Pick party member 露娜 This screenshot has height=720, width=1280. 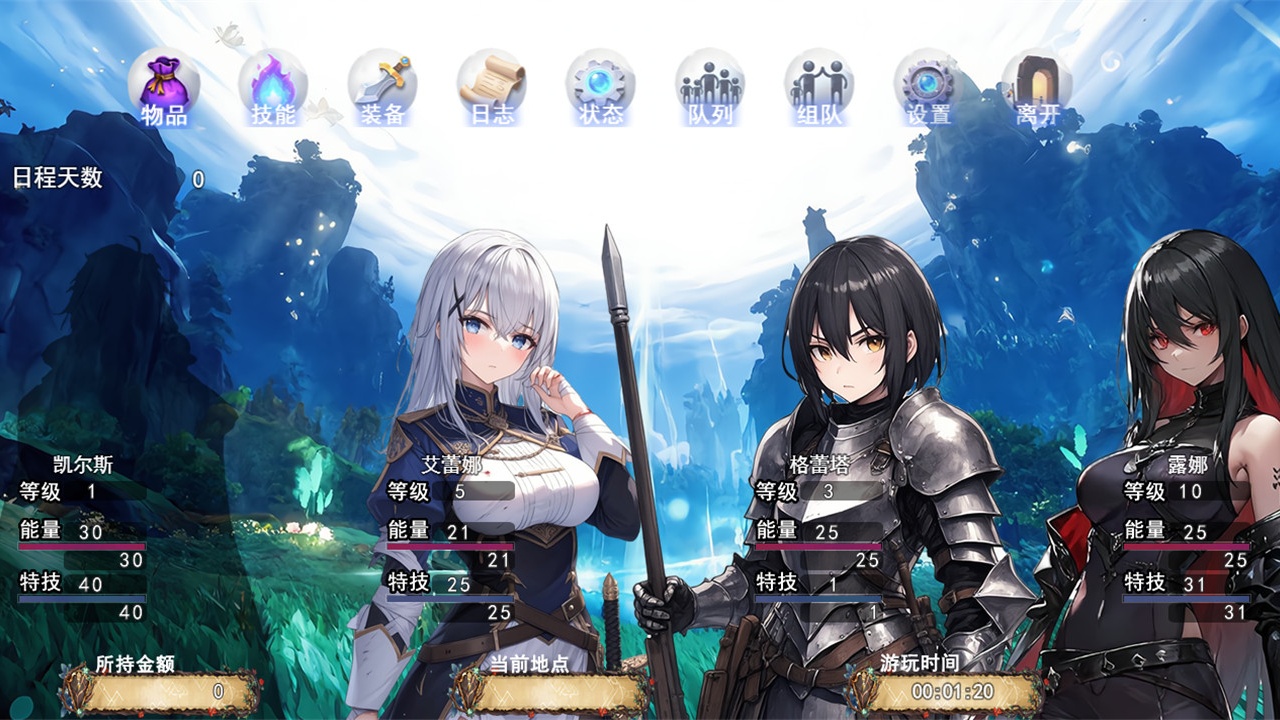pyautogui.click(x=1187, y=464)
